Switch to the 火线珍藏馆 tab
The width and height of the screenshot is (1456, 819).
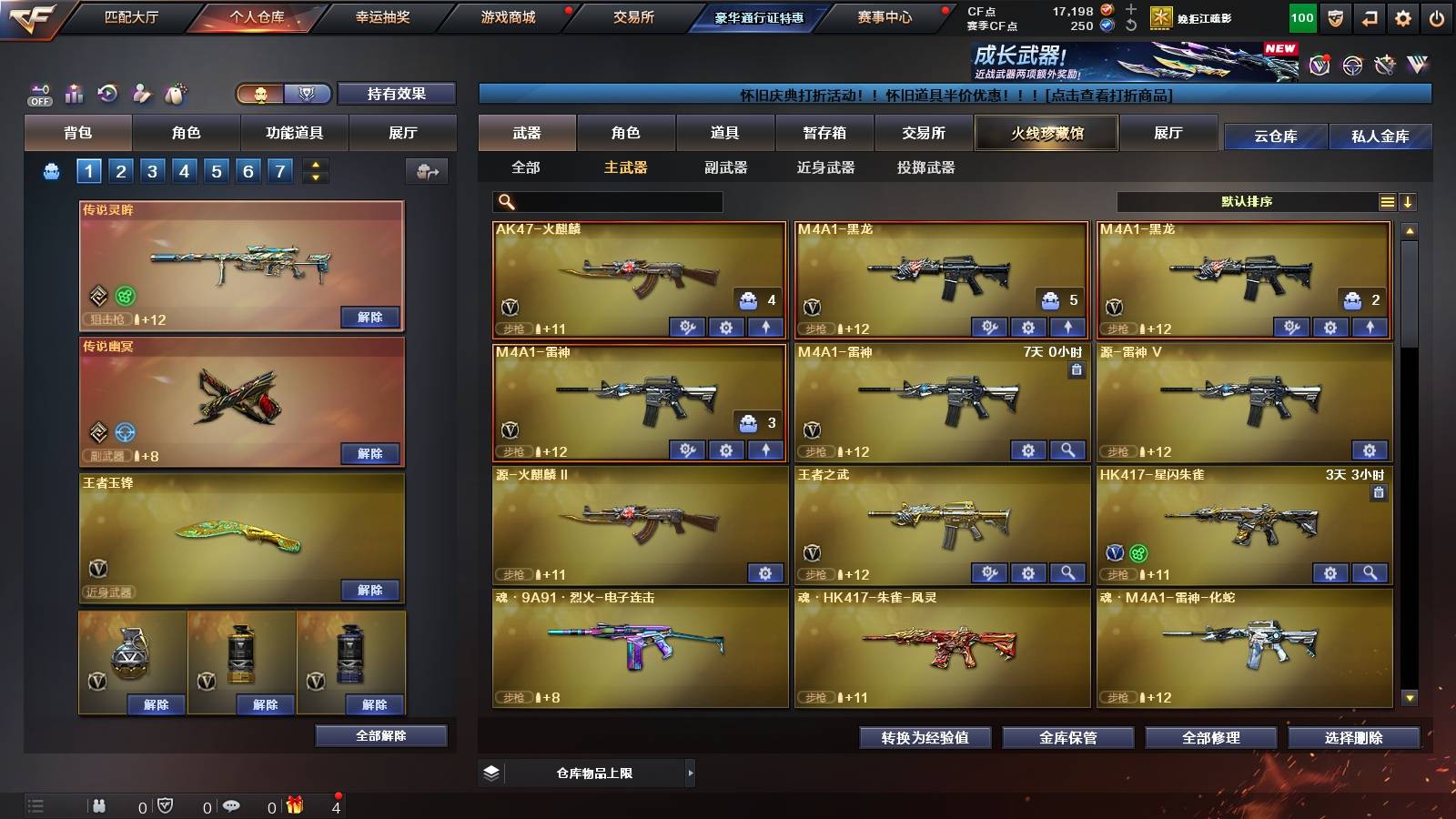coord(1046,133)
